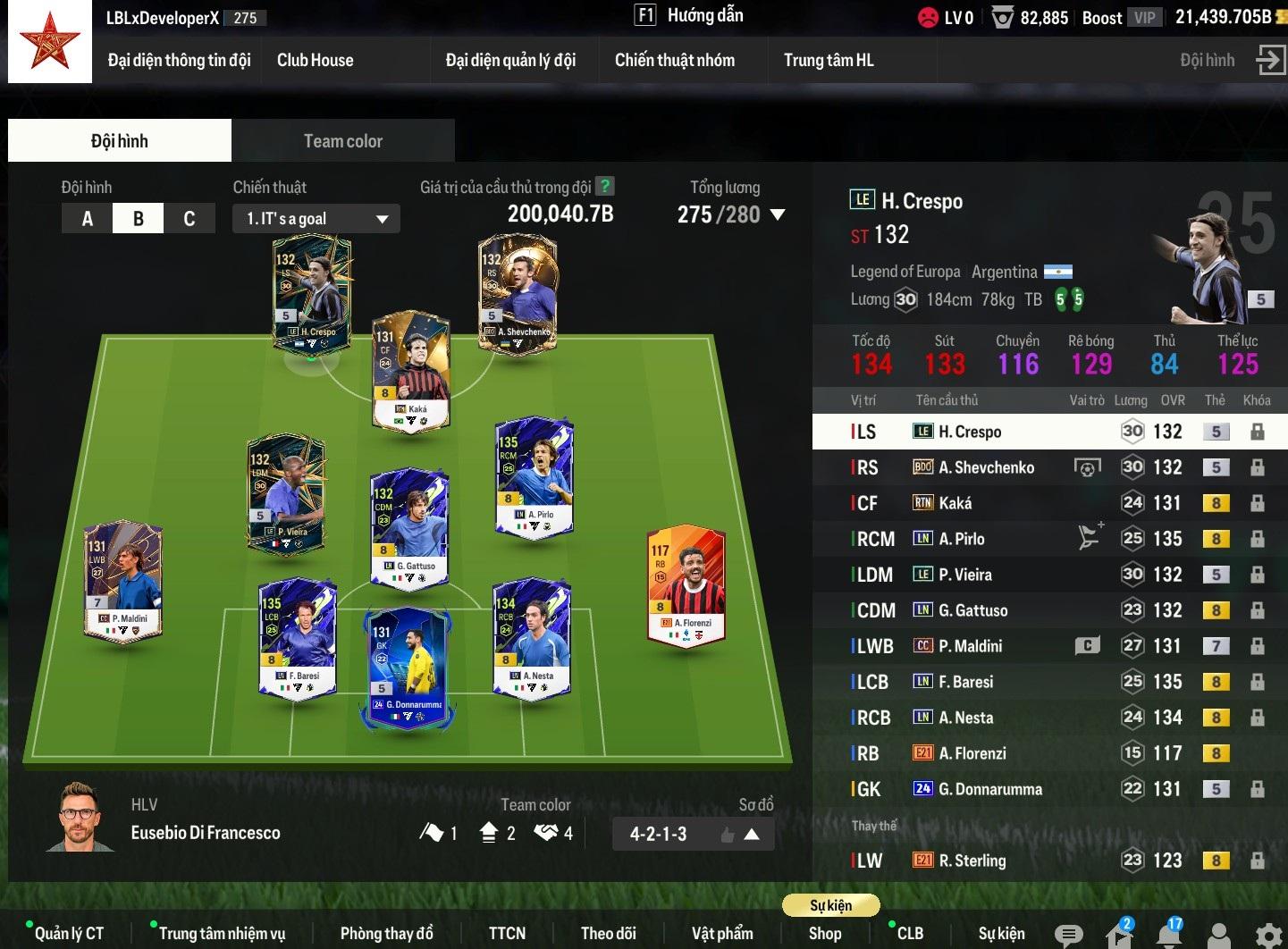Open Trung tâm HL menu

click(828, 61)
